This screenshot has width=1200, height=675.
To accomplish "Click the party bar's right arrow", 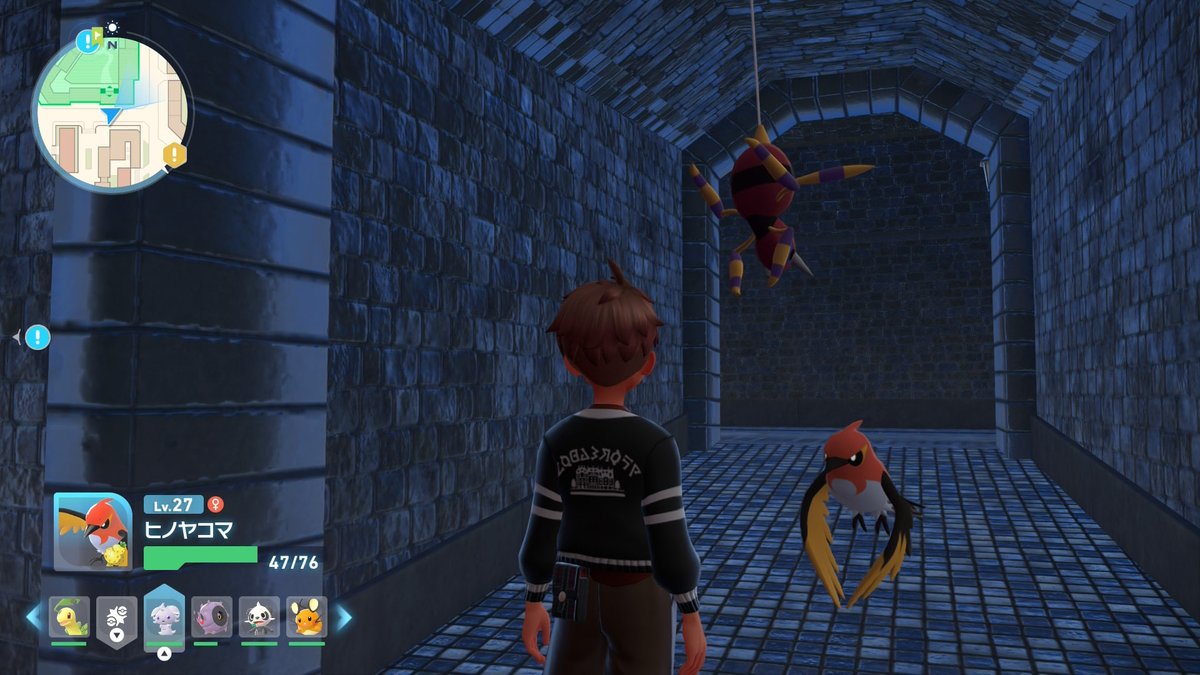I will (343, 617).
